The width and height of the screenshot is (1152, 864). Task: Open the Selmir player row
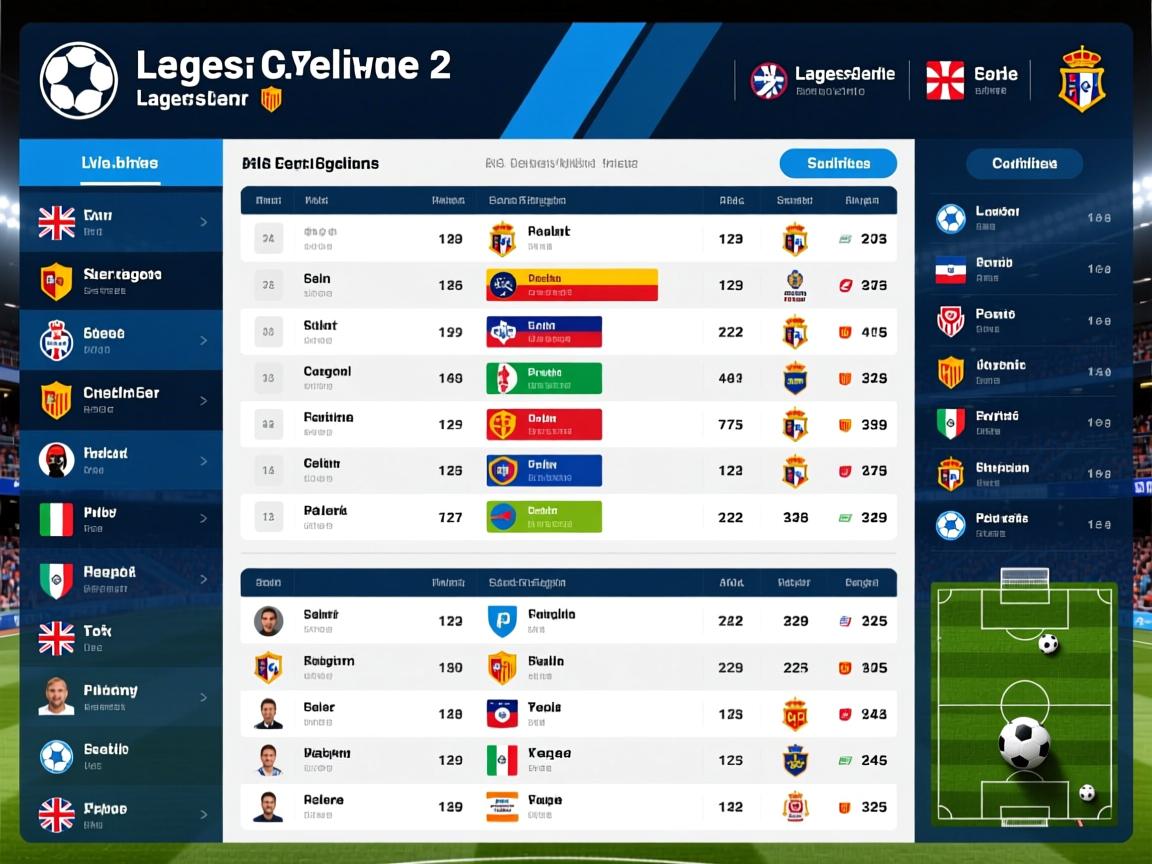click(x=568, y=621)
